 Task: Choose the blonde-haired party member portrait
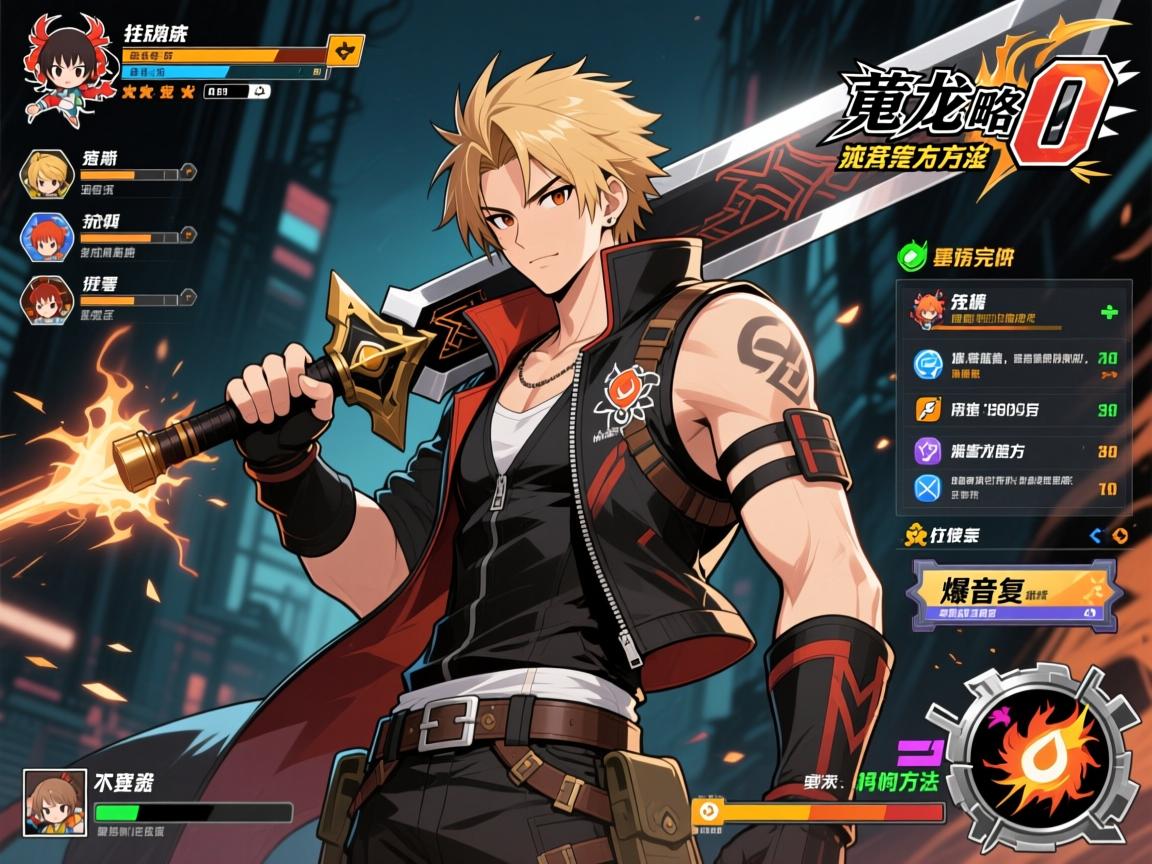pos(47,176)
